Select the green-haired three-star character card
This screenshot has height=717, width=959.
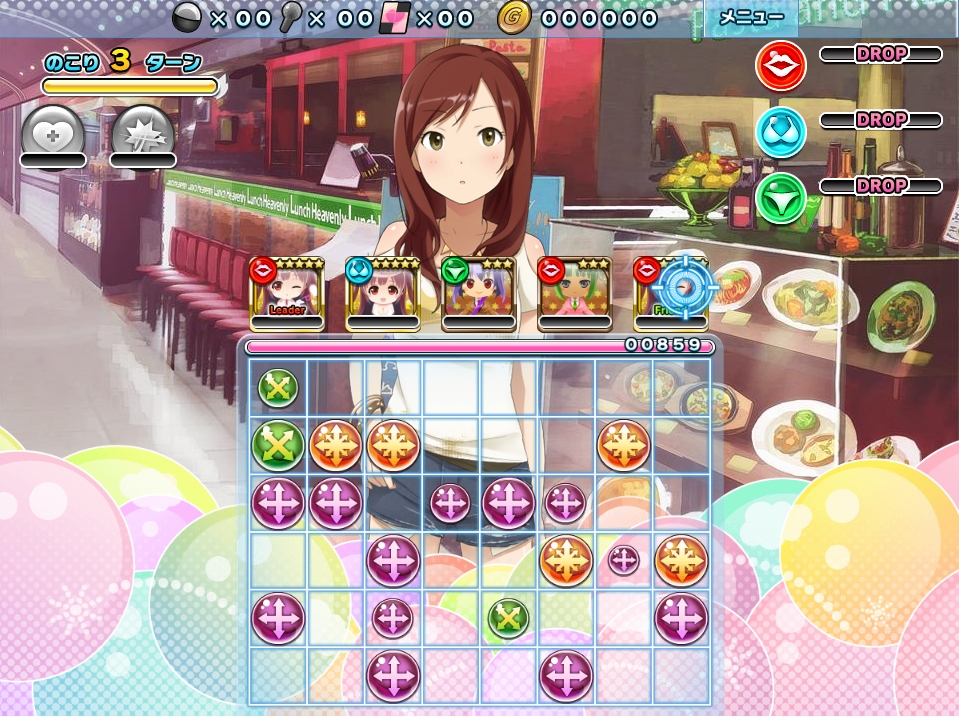574,293
